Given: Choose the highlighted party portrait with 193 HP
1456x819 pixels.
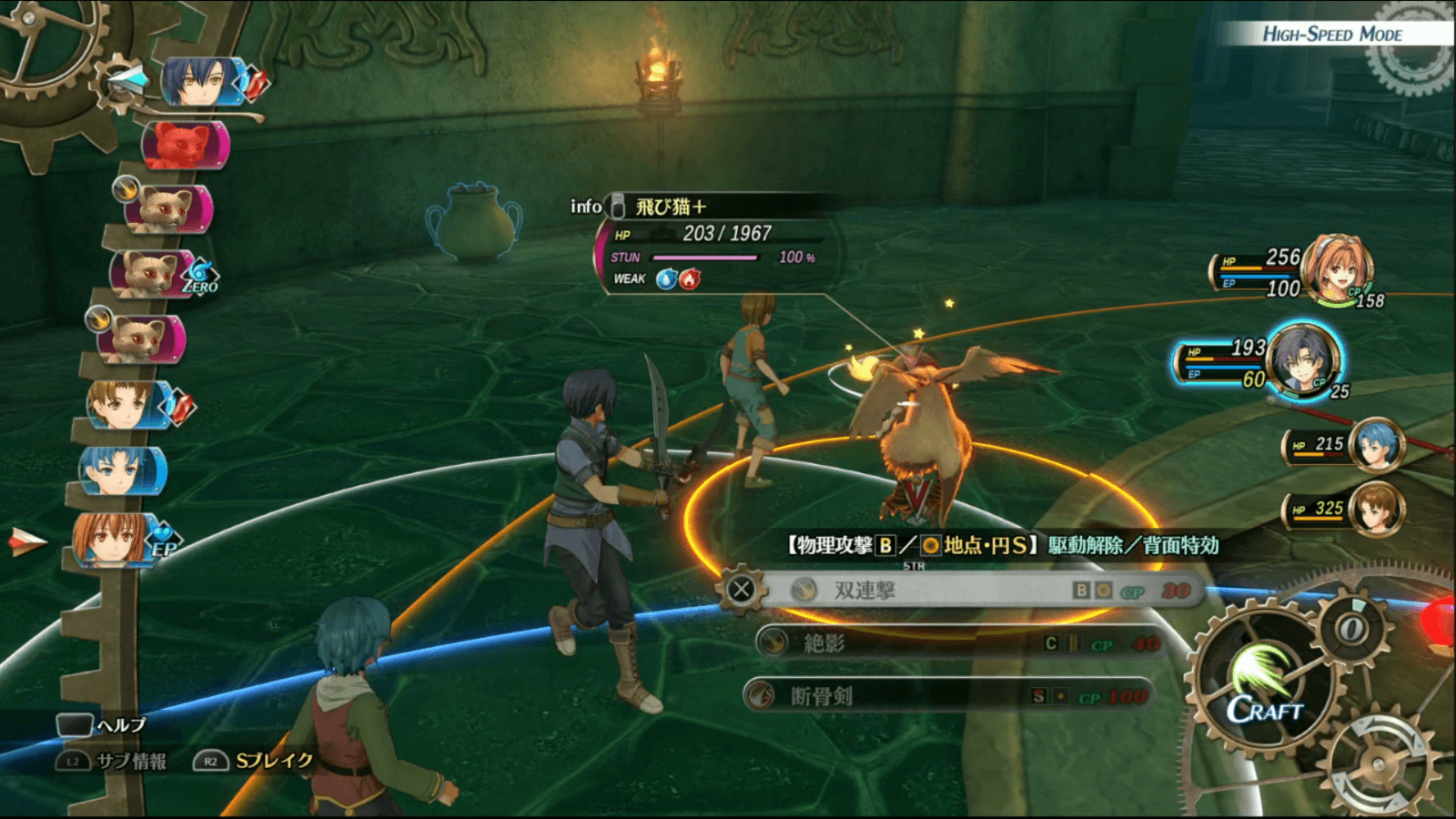Looking at the screenshot, I should [x=1303, y=361].
